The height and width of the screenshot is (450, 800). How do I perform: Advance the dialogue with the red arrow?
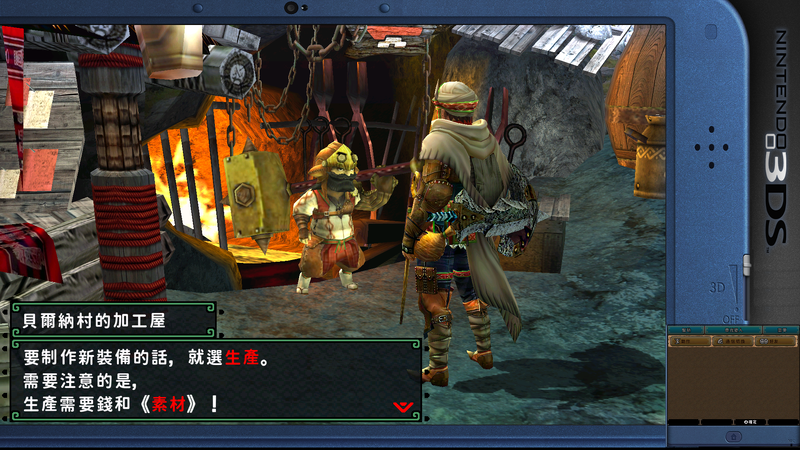click(x=404, y=406)
